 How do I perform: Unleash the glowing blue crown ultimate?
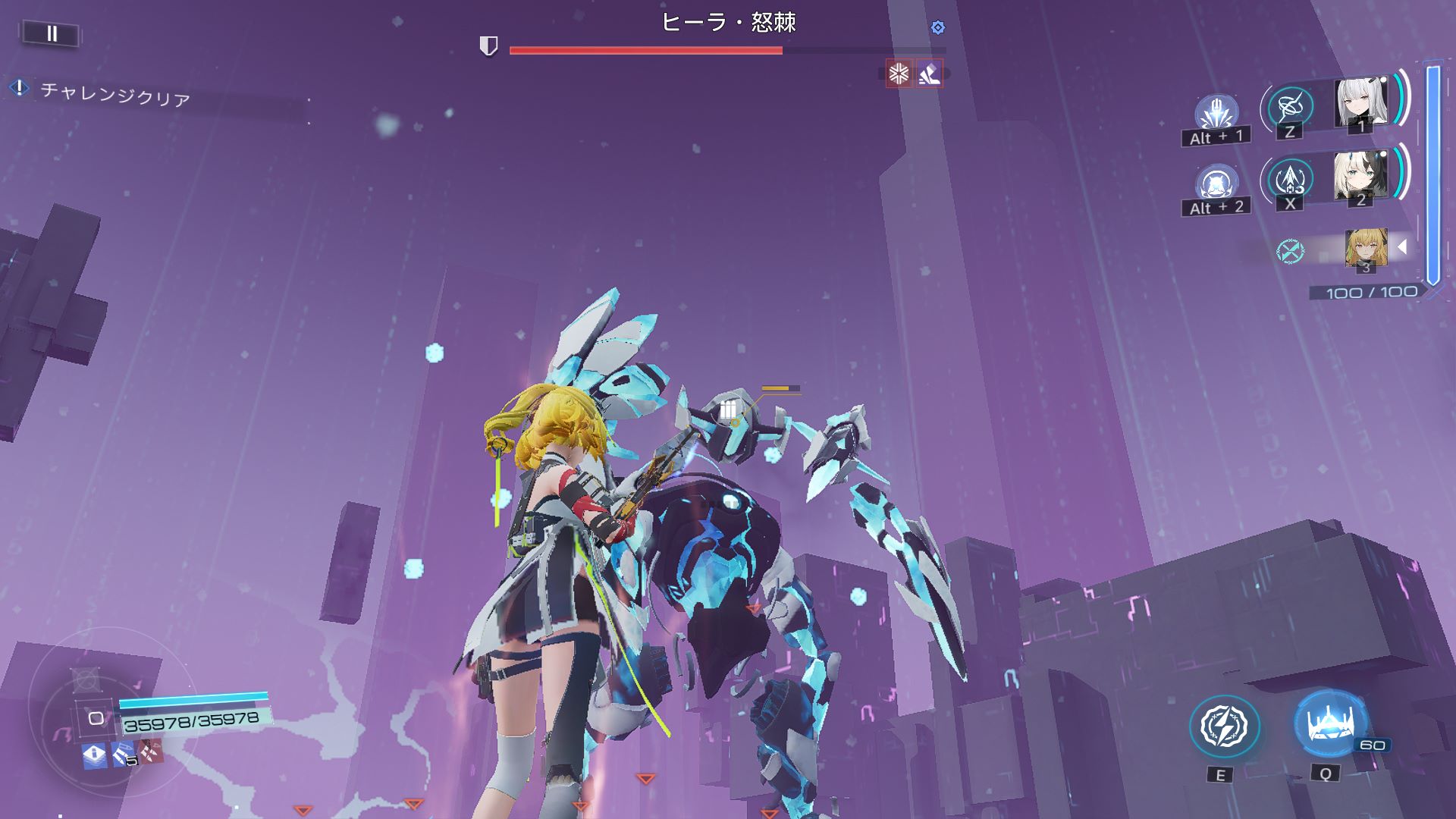pyautogui.click(x=1329, y=723)
